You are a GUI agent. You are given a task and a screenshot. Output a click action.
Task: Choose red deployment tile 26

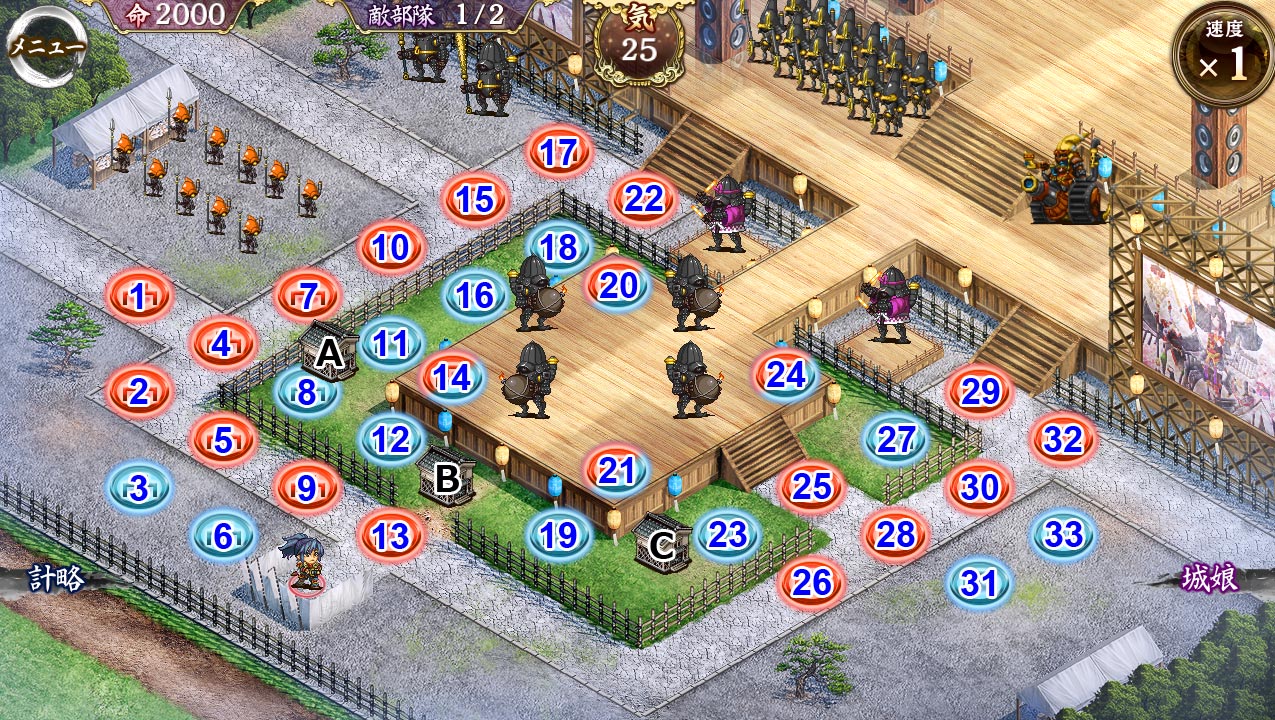coord(812,582)
